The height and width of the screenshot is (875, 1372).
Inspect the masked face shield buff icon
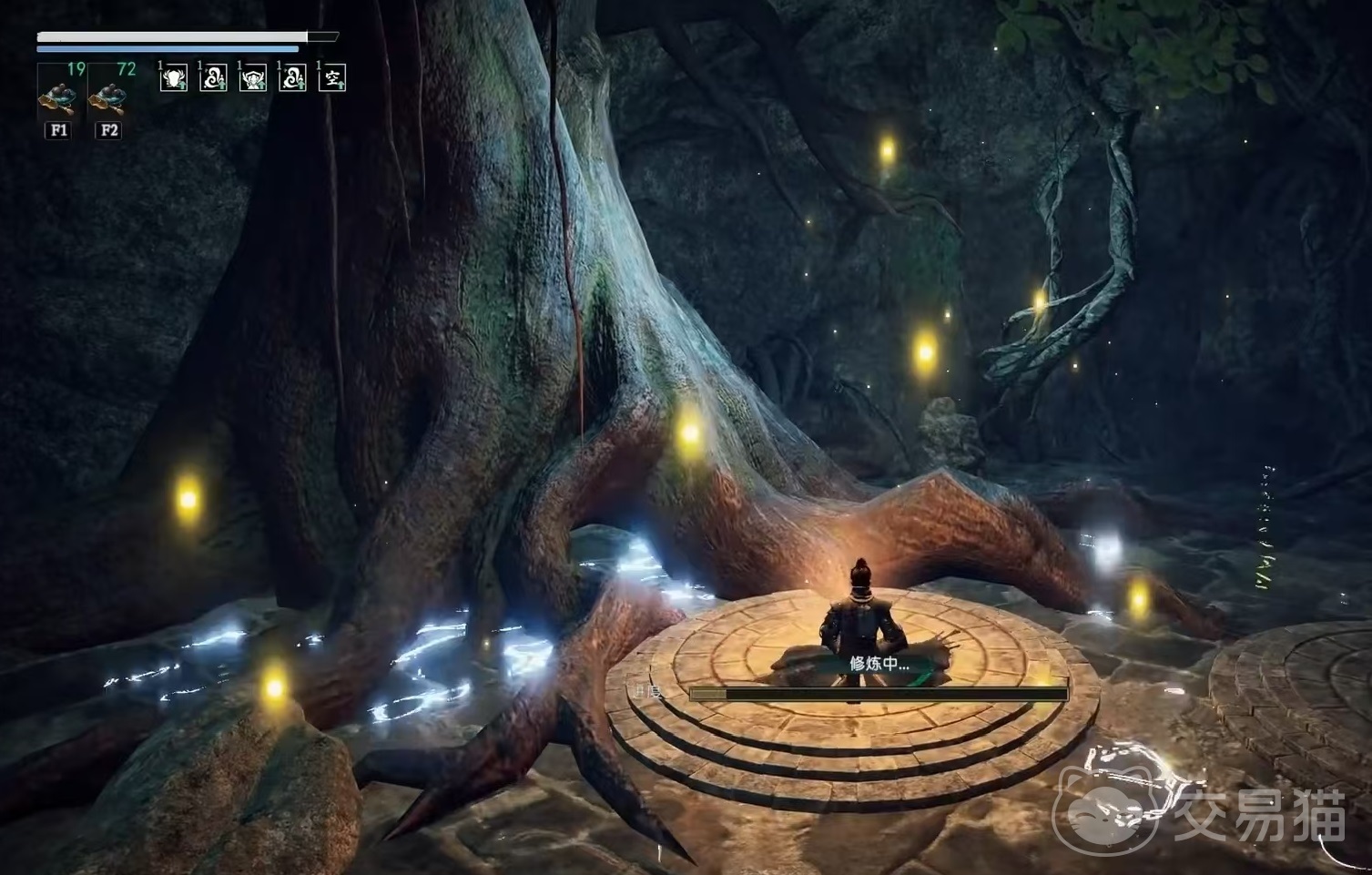[x=252, y=78]
